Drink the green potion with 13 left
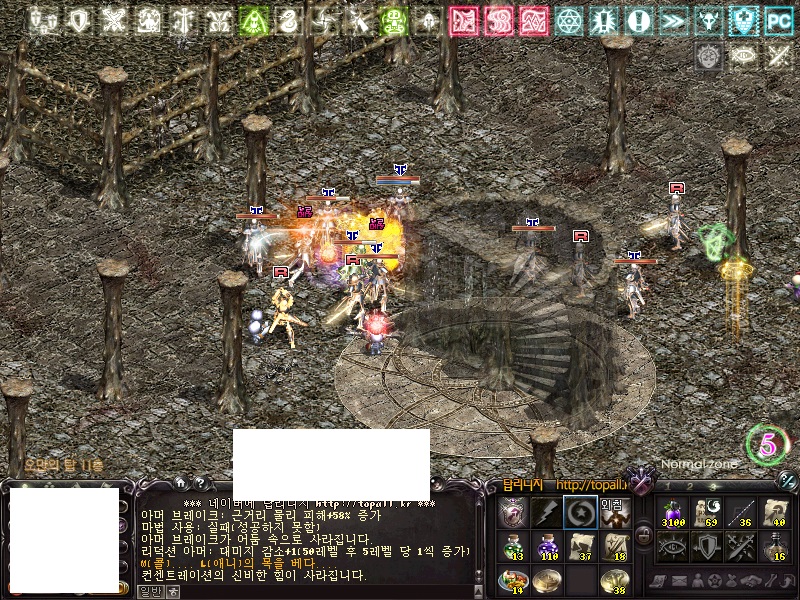The height and width of the screenshot is (600, 800). click(x=513, y=546)
